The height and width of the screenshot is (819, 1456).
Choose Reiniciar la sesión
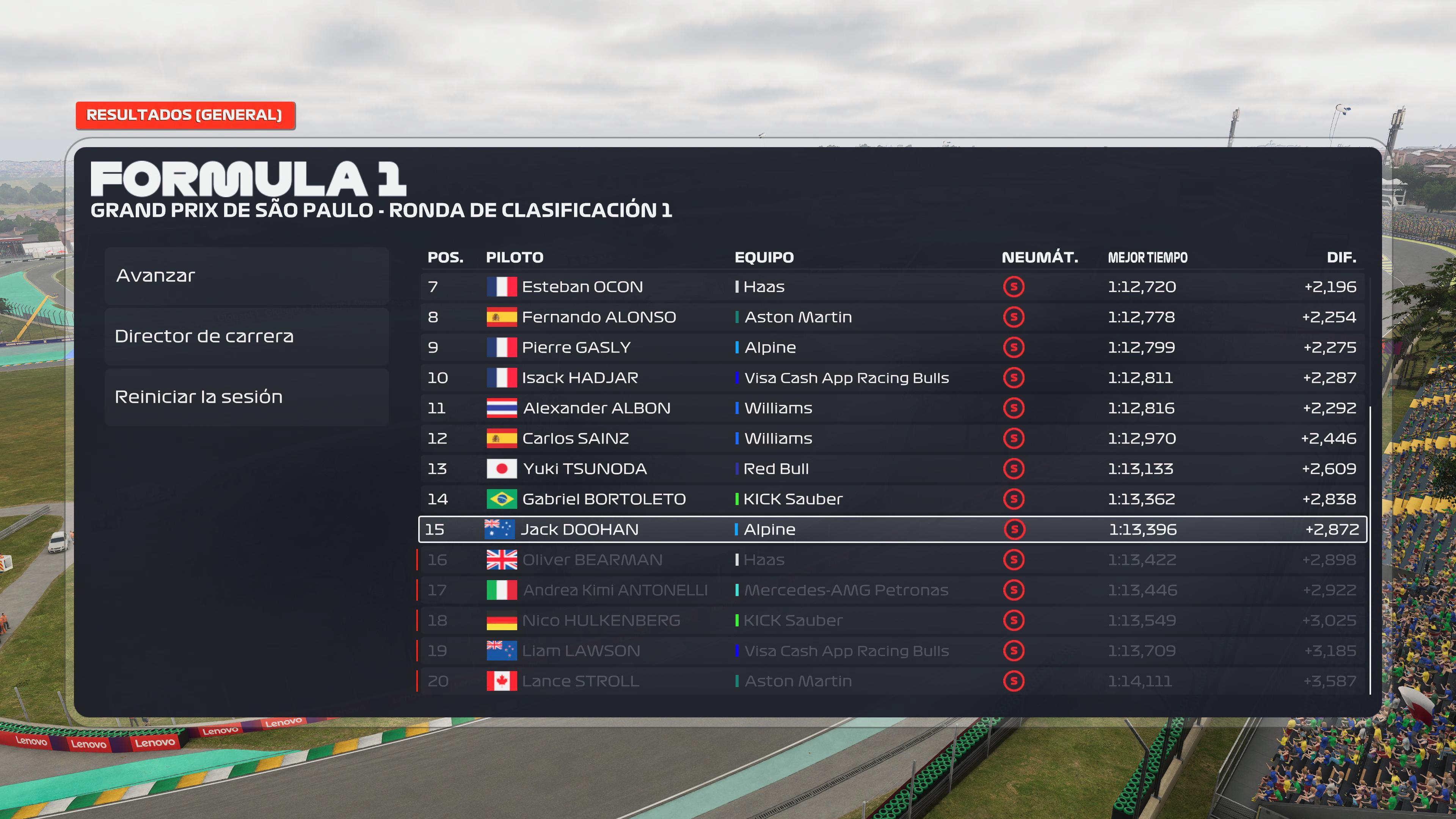(x=246, y=397)
